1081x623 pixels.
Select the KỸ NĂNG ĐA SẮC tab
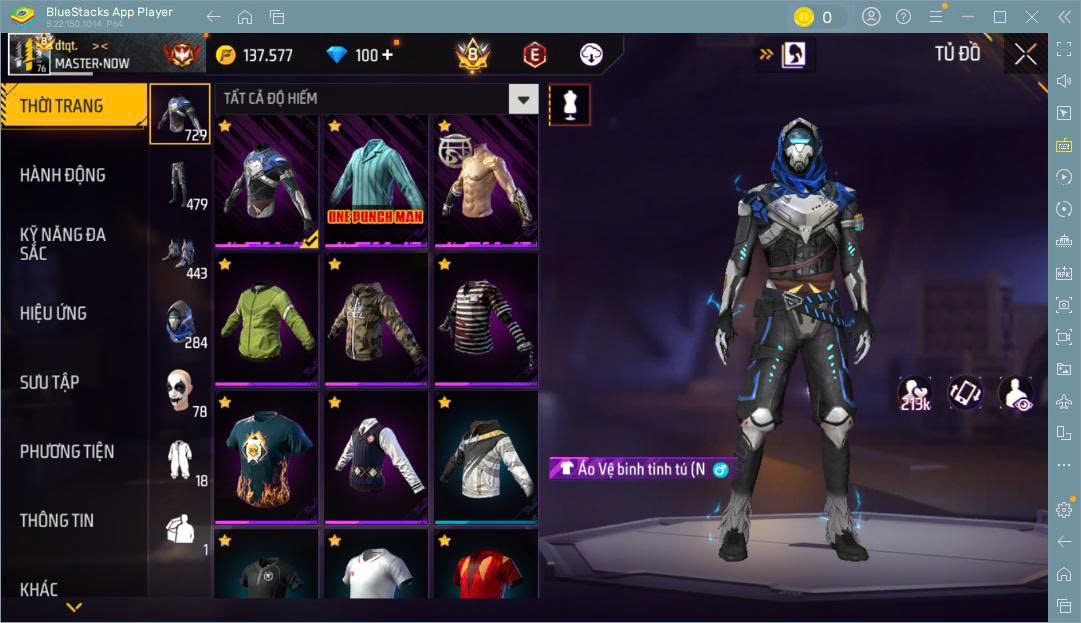(x=63, y=244)
